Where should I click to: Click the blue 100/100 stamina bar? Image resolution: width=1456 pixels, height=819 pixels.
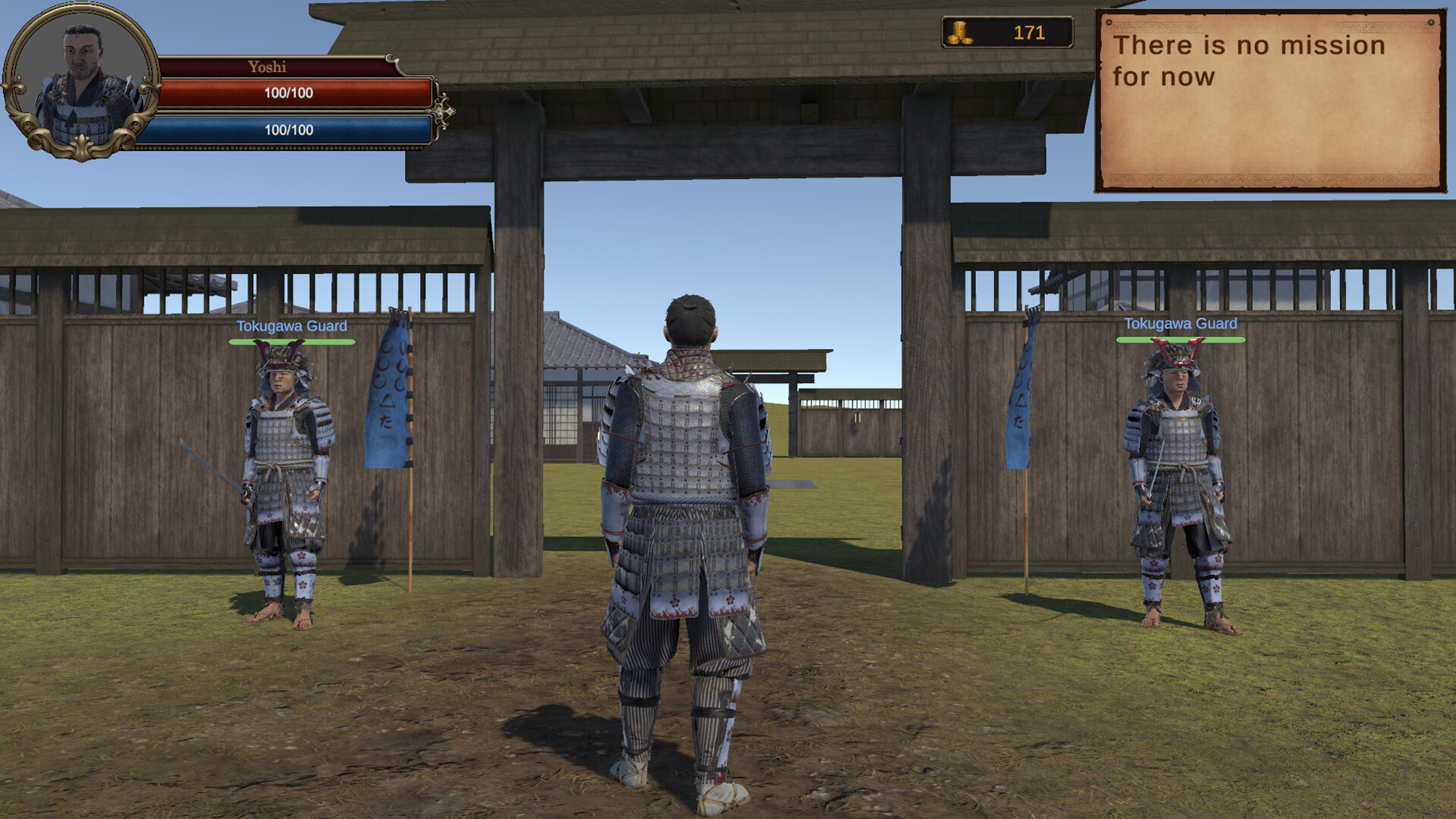(x=292, y=129)
